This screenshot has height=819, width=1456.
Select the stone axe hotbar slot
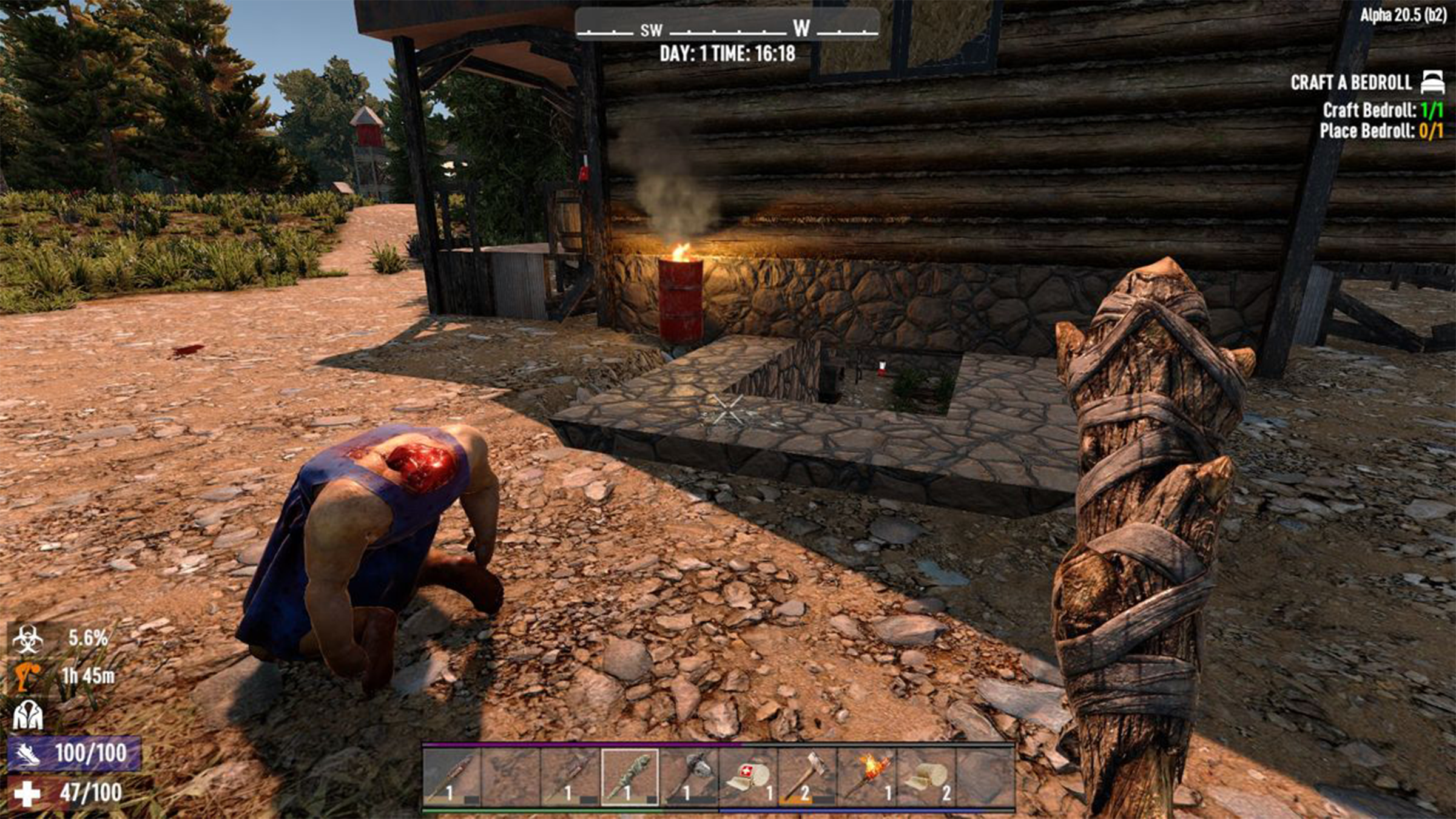pyautogui.click(x=689, y=778)
